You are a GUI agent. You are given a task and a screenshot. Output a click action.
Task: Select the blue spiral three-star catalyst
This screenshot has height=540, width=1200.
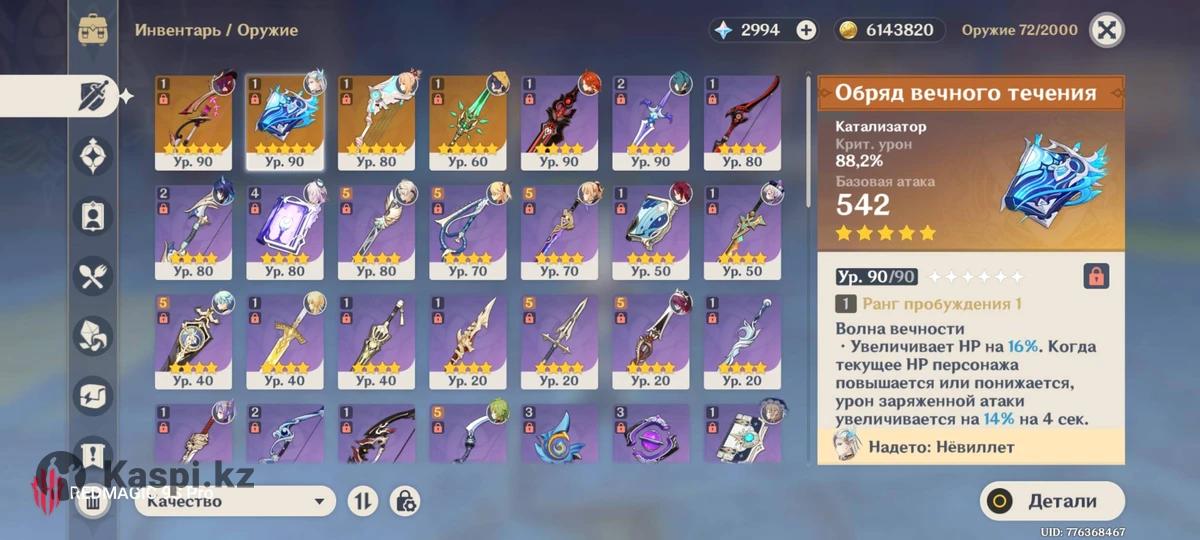point(559,437)
